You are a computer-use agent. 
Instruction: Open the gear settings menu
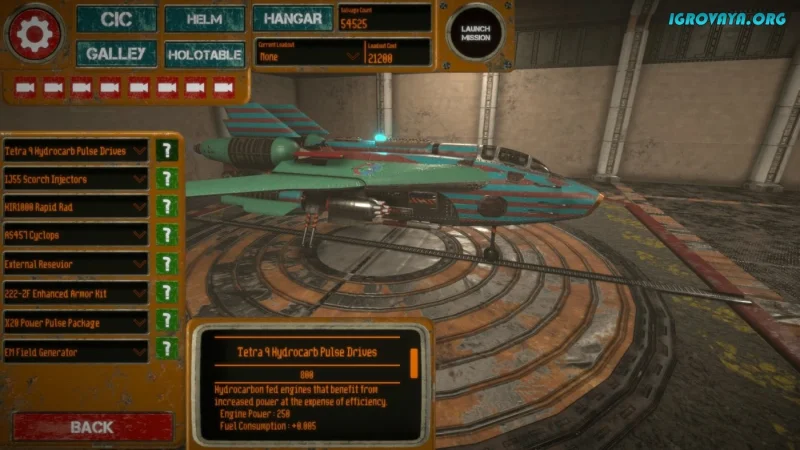coord(35,34)
